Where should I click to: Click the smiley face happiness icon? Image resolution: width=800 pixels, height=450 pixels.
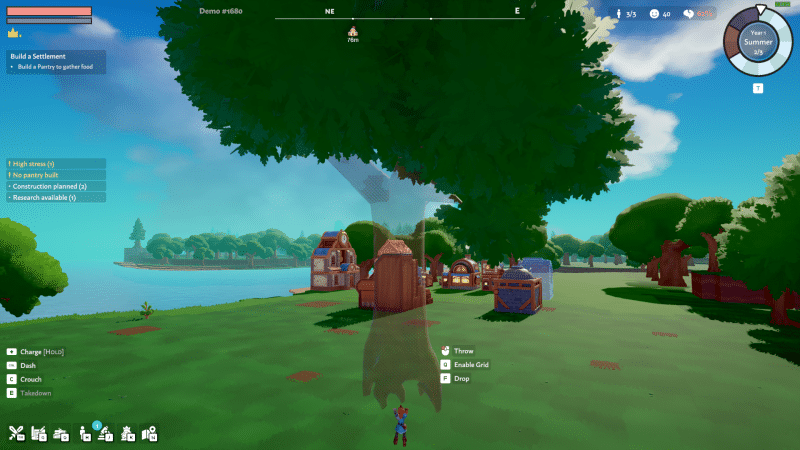point(654,14)
